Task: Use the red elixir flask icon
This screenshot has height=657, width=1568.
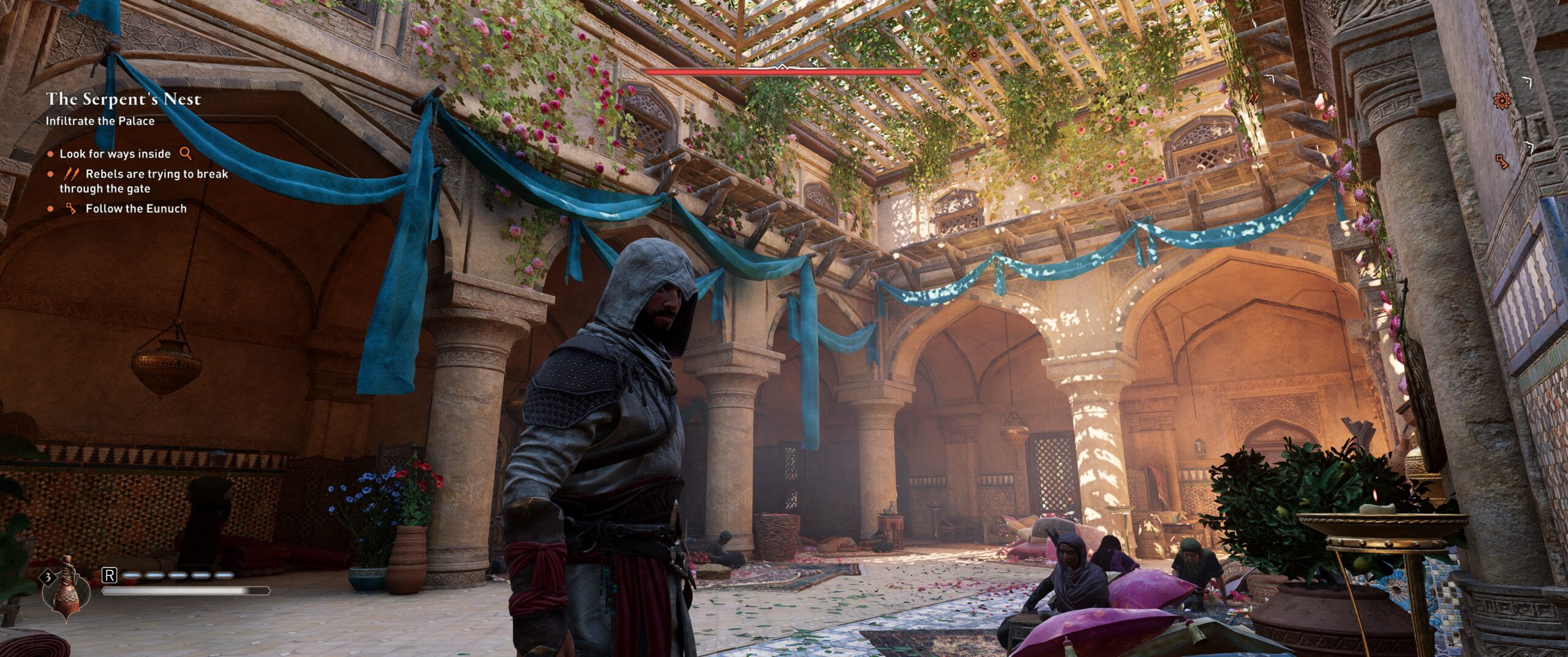Action: click(x=65, y=588)
